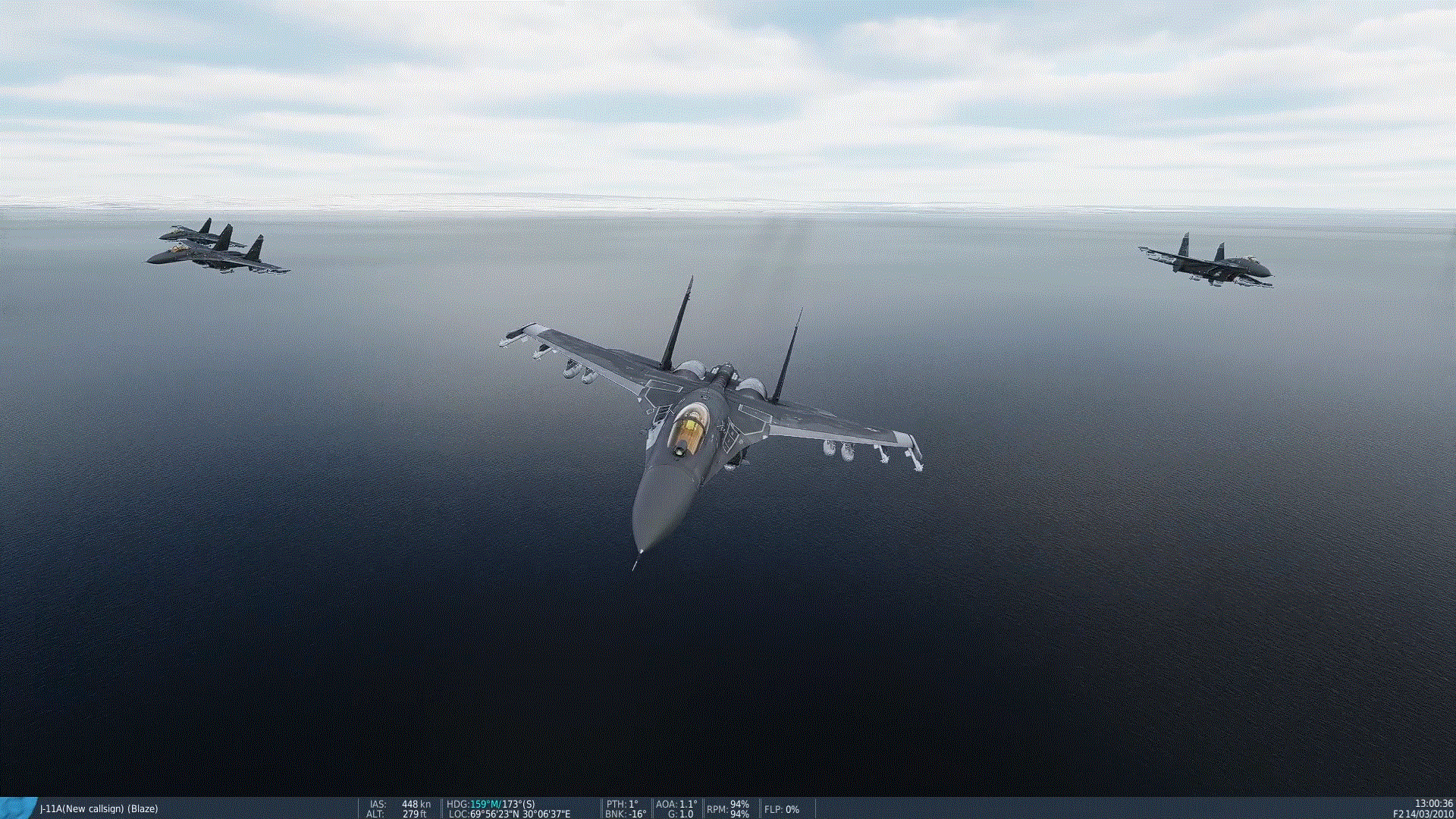
Task: Click the FLP 0% flaps indicator
Action: (x=781, y=810)
